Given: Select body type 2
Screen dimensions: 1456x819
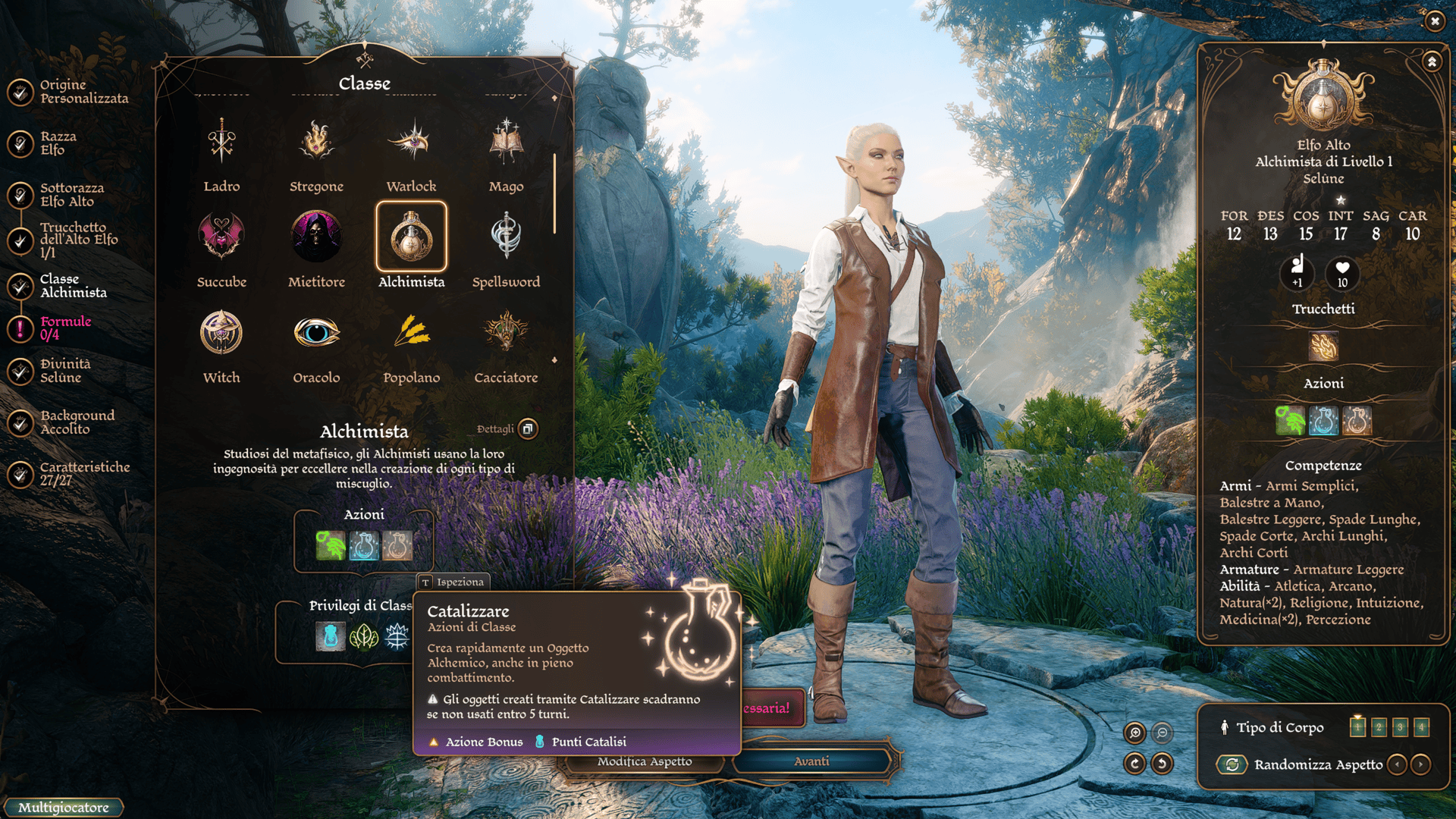Looking at the screenshot, I should click(1379, 727).
